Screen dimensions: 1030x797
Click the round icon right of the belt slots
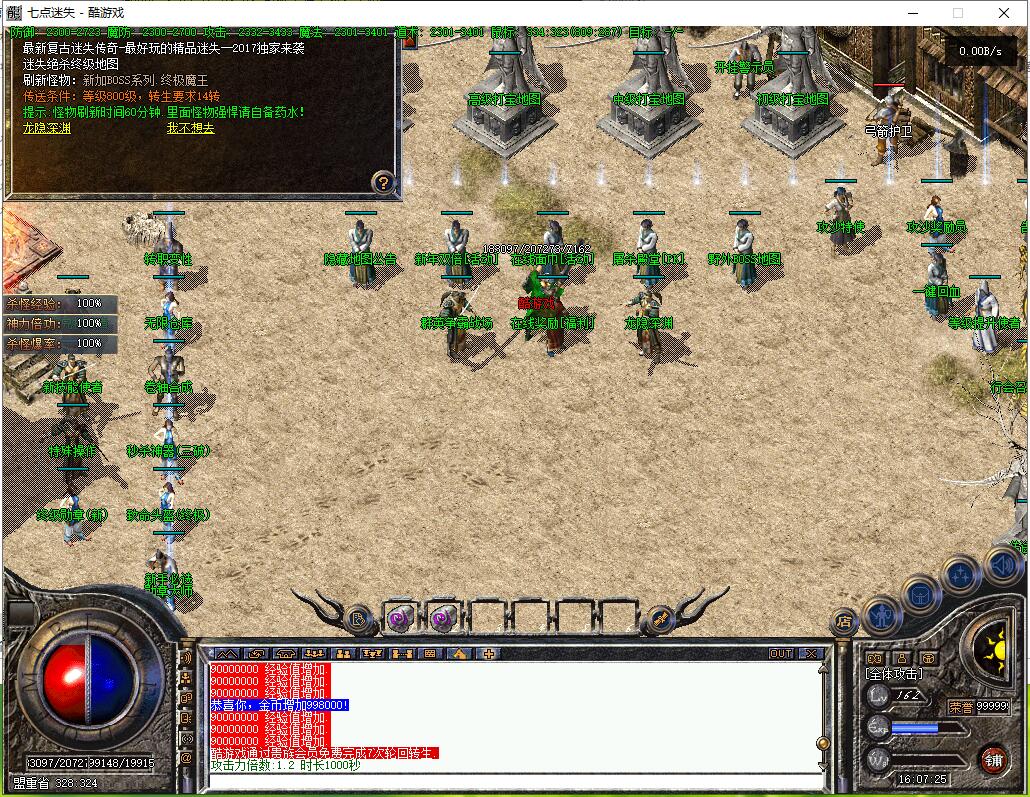659,619
